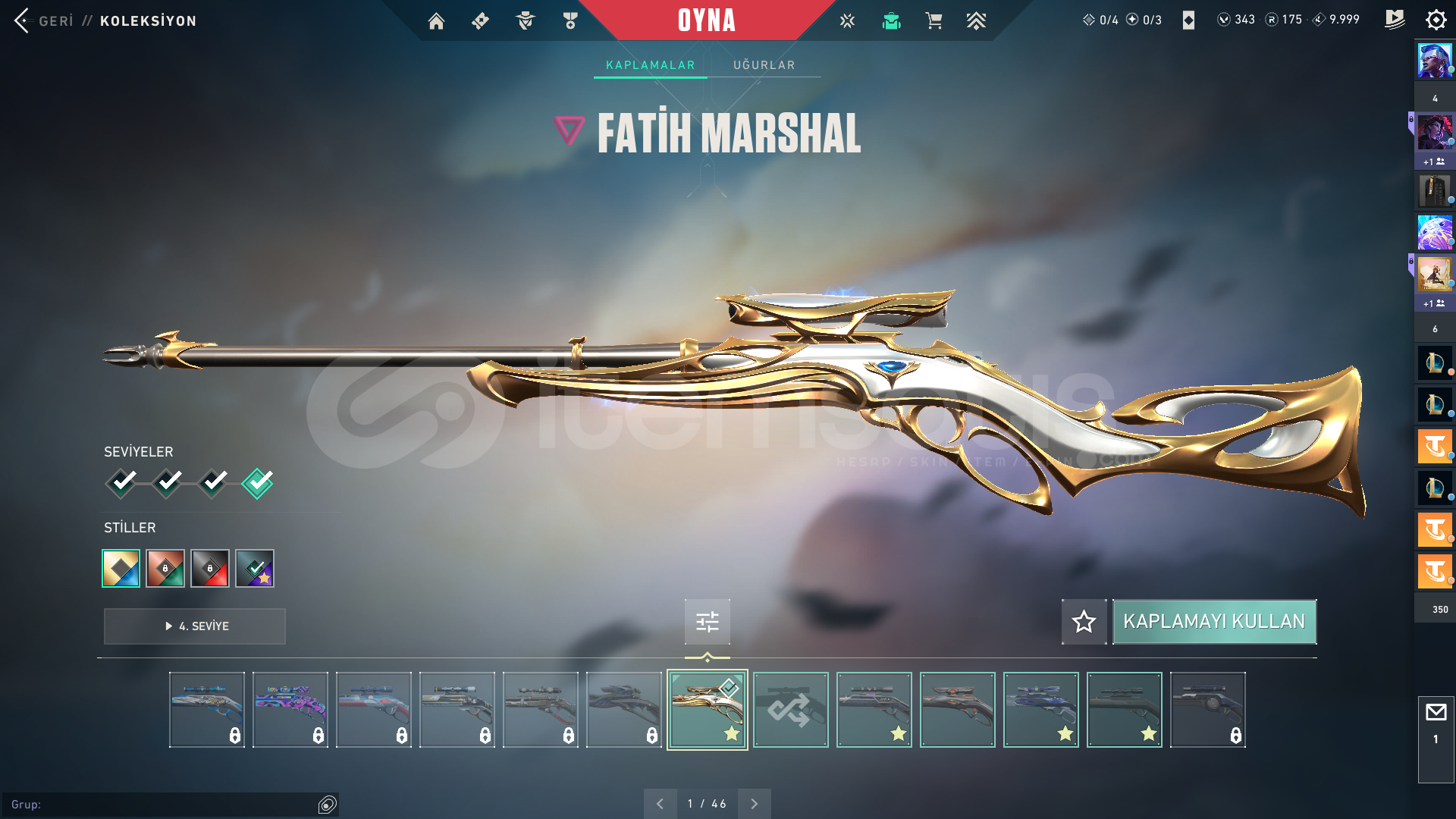Open the mail envelope icon
This screenshot has height=819, width=1456.
coord(1436,713)
